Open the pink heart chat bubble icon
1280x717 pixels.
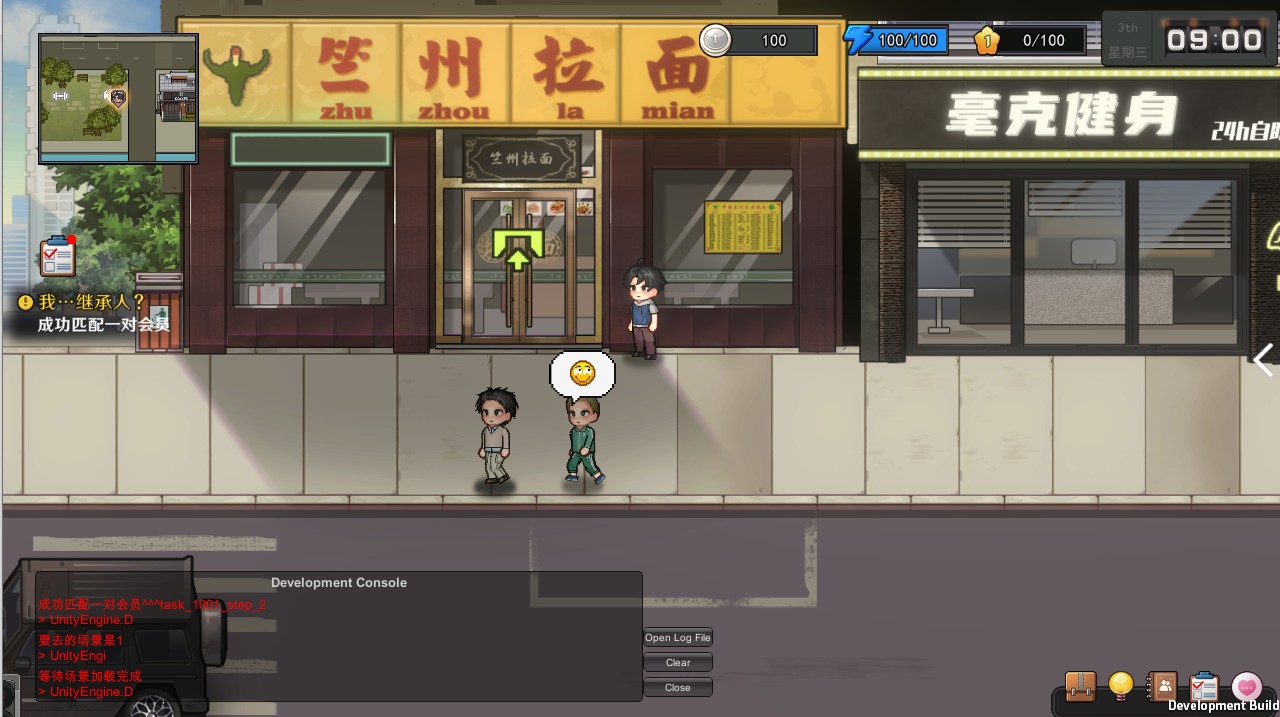tap(1246, 686)
